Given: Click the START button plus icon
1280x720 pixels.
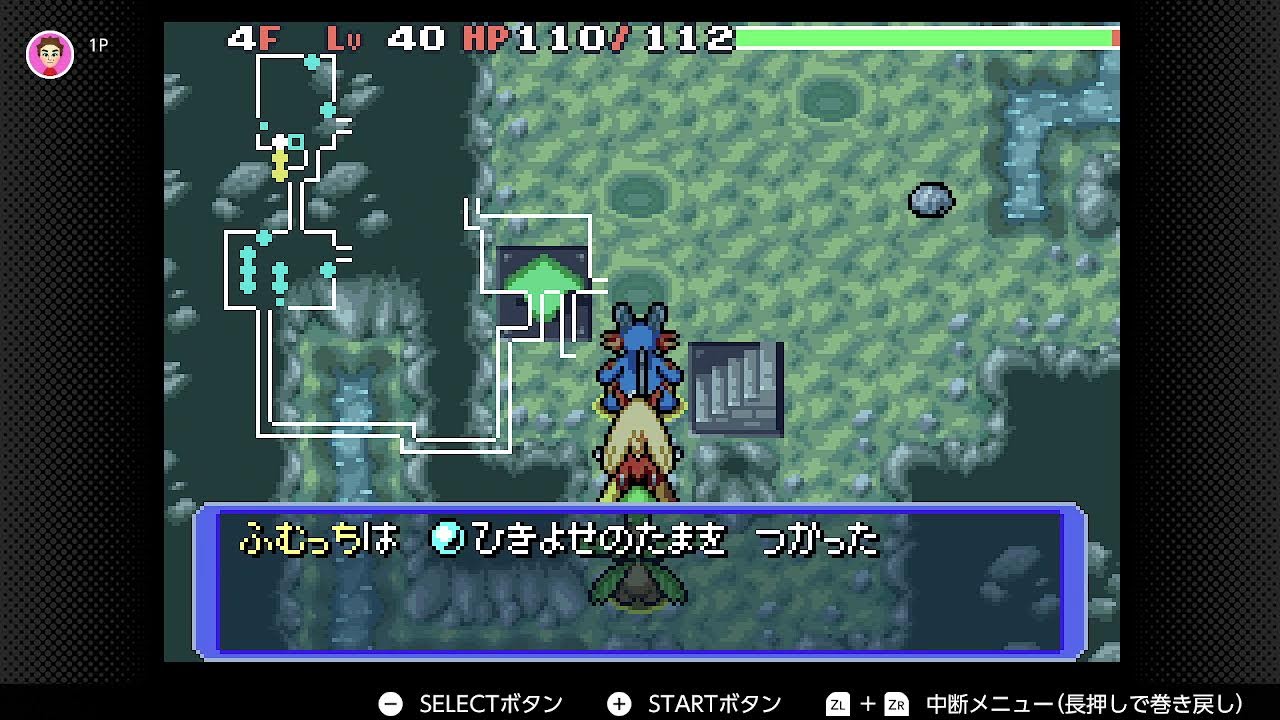Looking at the screenshot, I should (x=618, y=703).
